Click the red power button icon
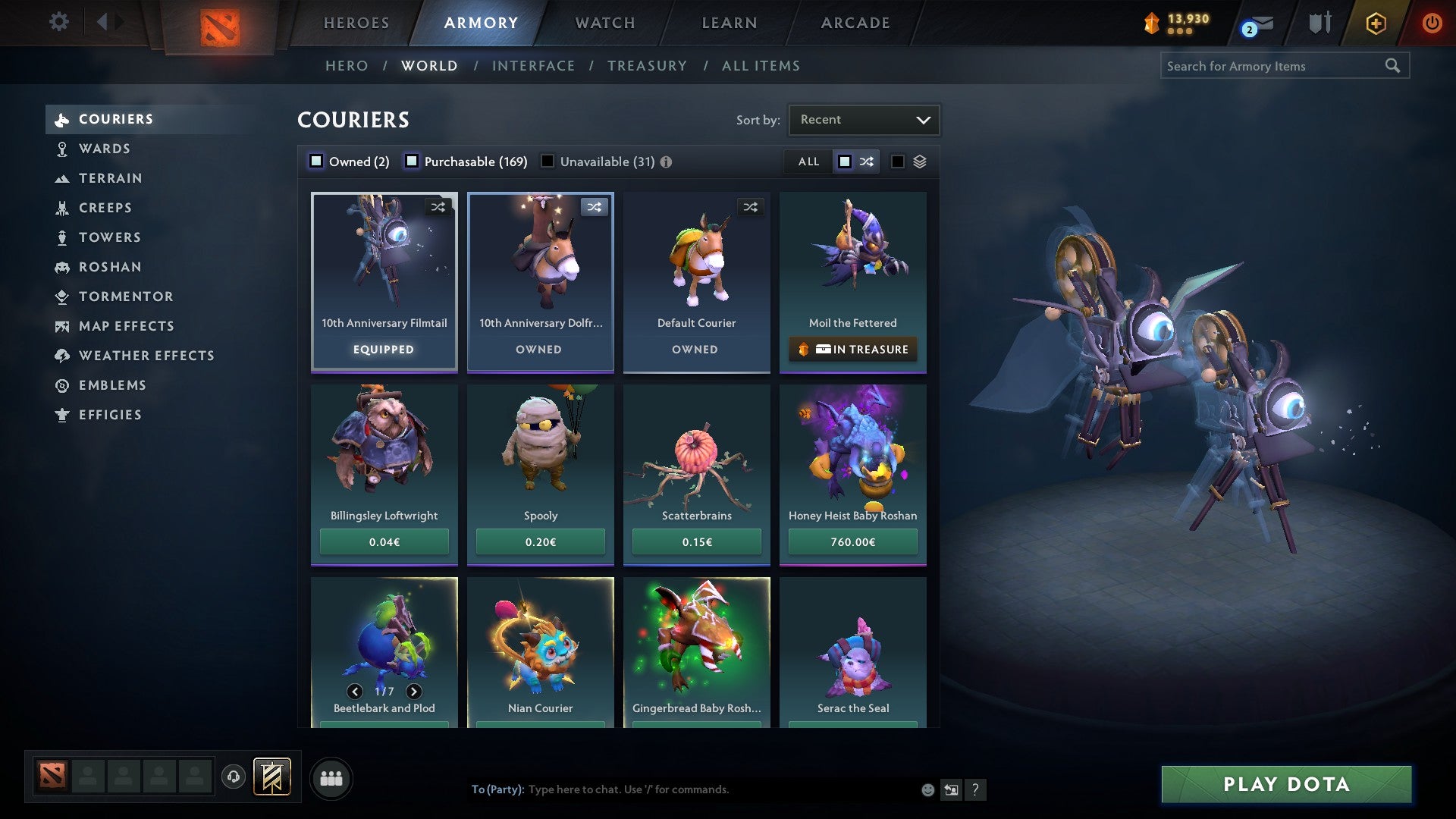The height and width of the screenshot is (819, 1456). pos(1433,23)
